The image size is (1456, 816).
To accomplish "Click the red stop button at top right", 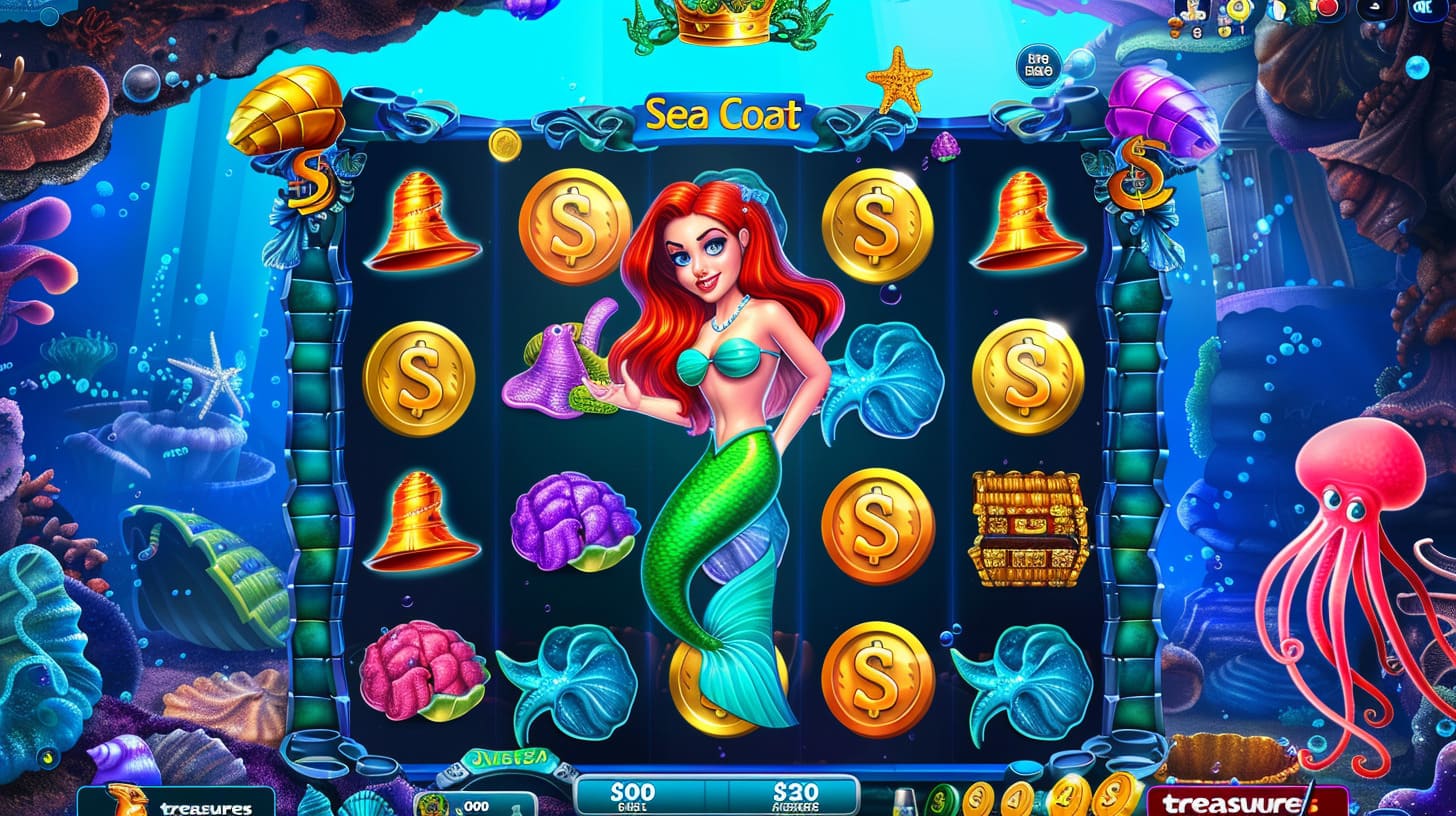I will pyautogui.click(x=1327, y=8).
